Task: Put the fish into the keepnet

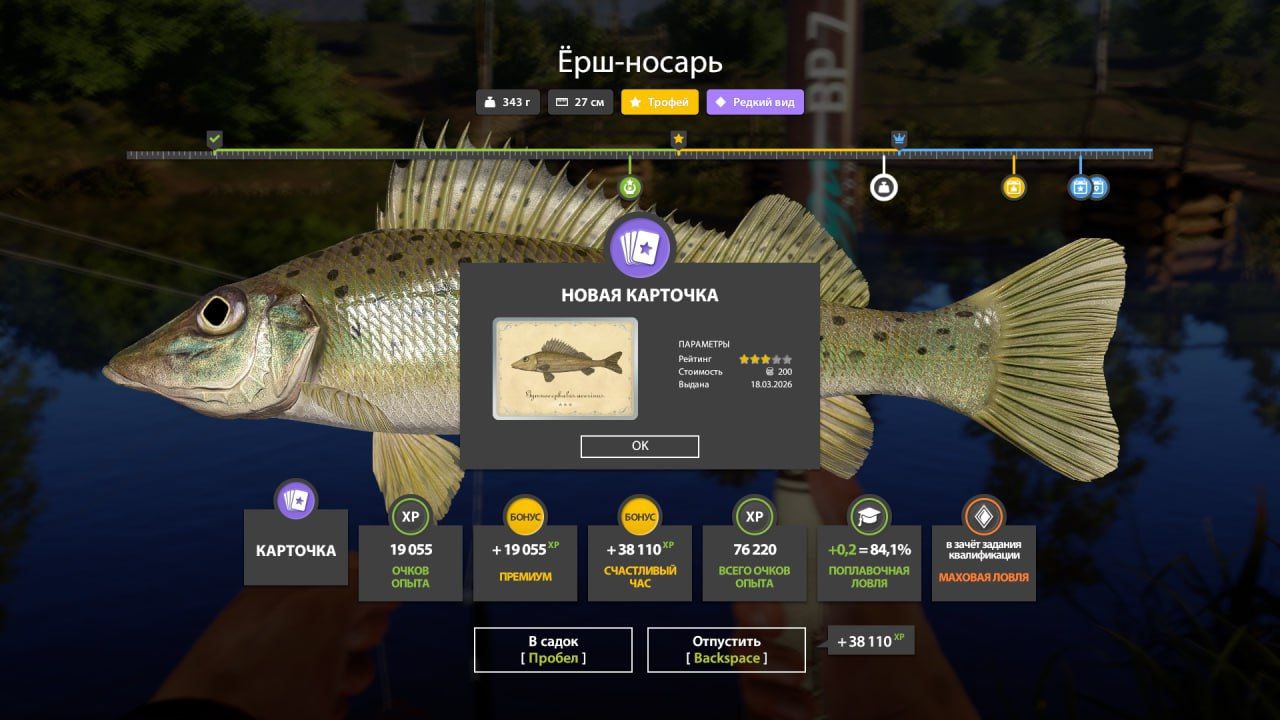Action: 553,649
